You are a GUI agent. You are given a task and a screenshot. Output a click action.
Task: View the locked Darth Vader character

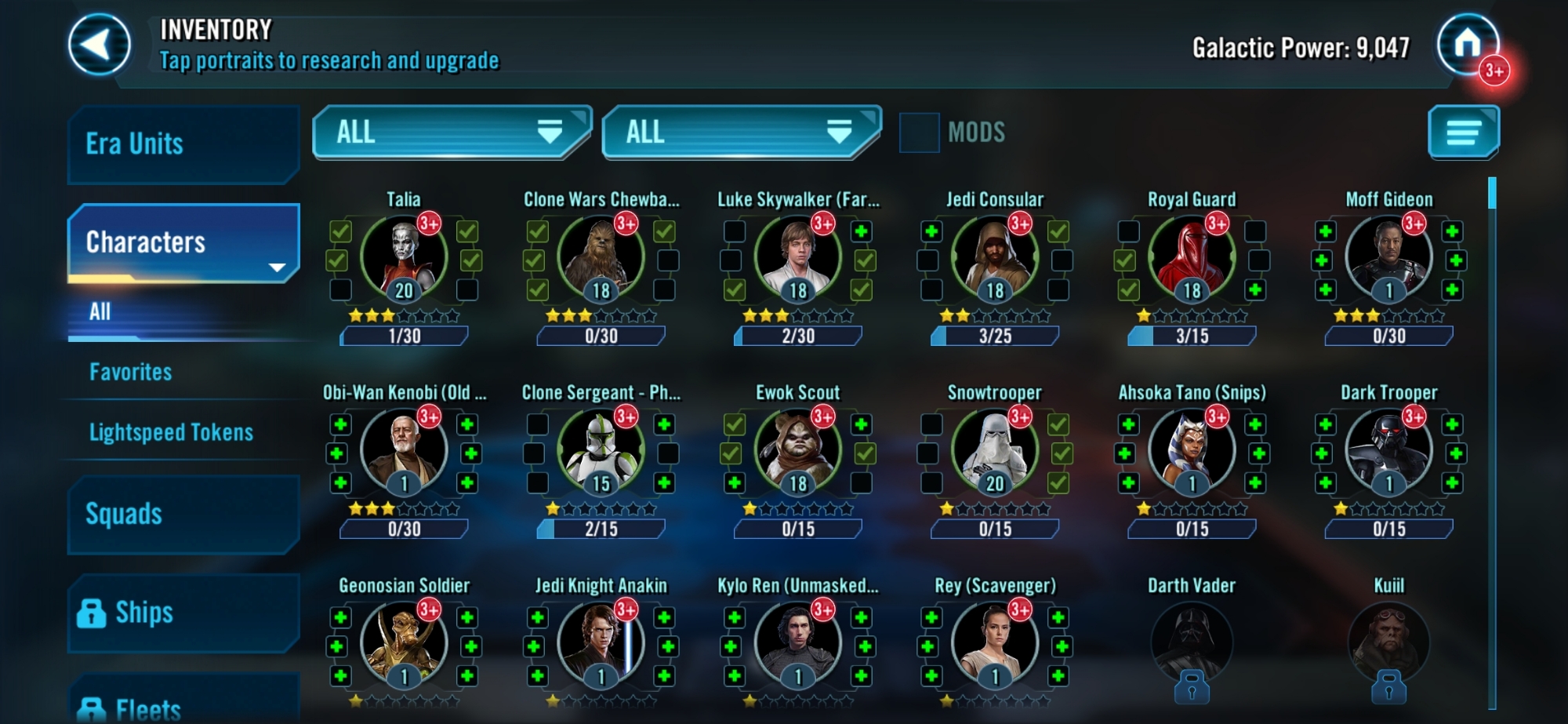point(1192,643)
